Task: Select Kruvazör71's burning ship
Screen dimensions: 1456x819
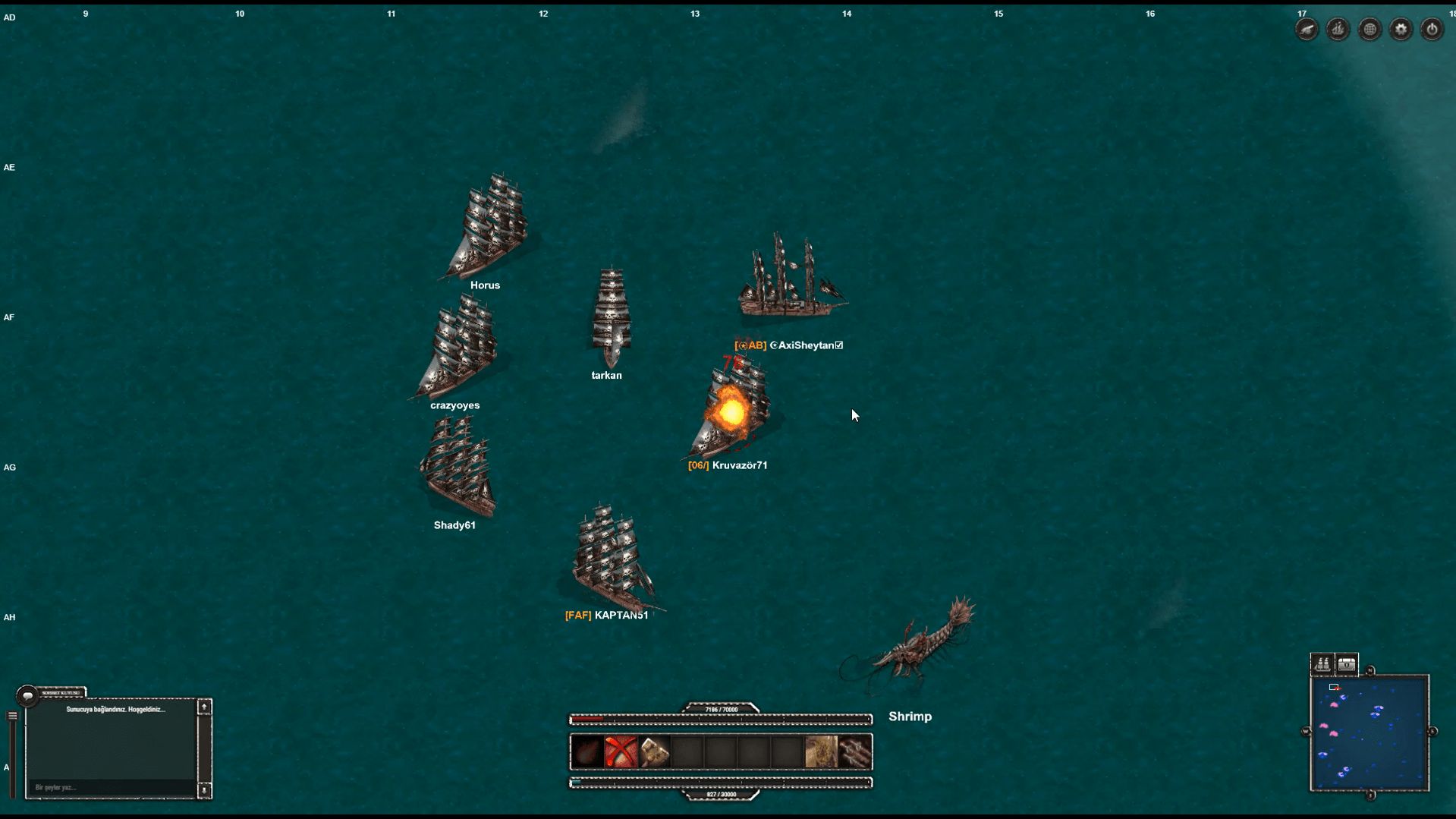Action: pos(731,406)
